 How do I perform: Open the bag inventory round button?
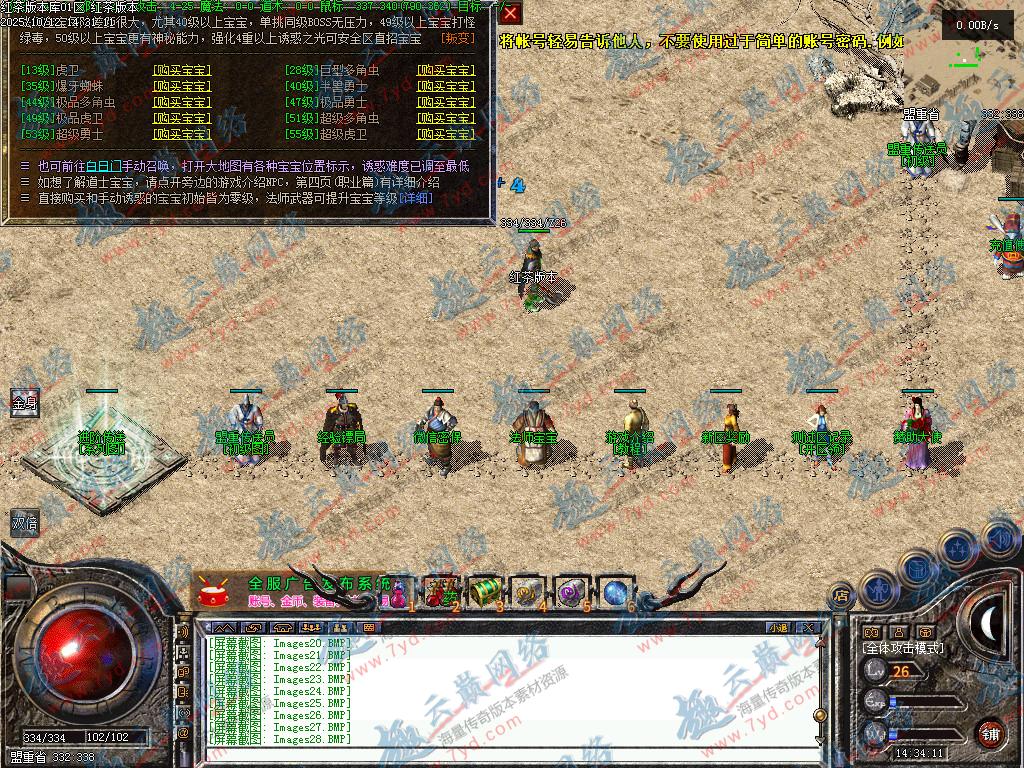(x=918, y=568)
